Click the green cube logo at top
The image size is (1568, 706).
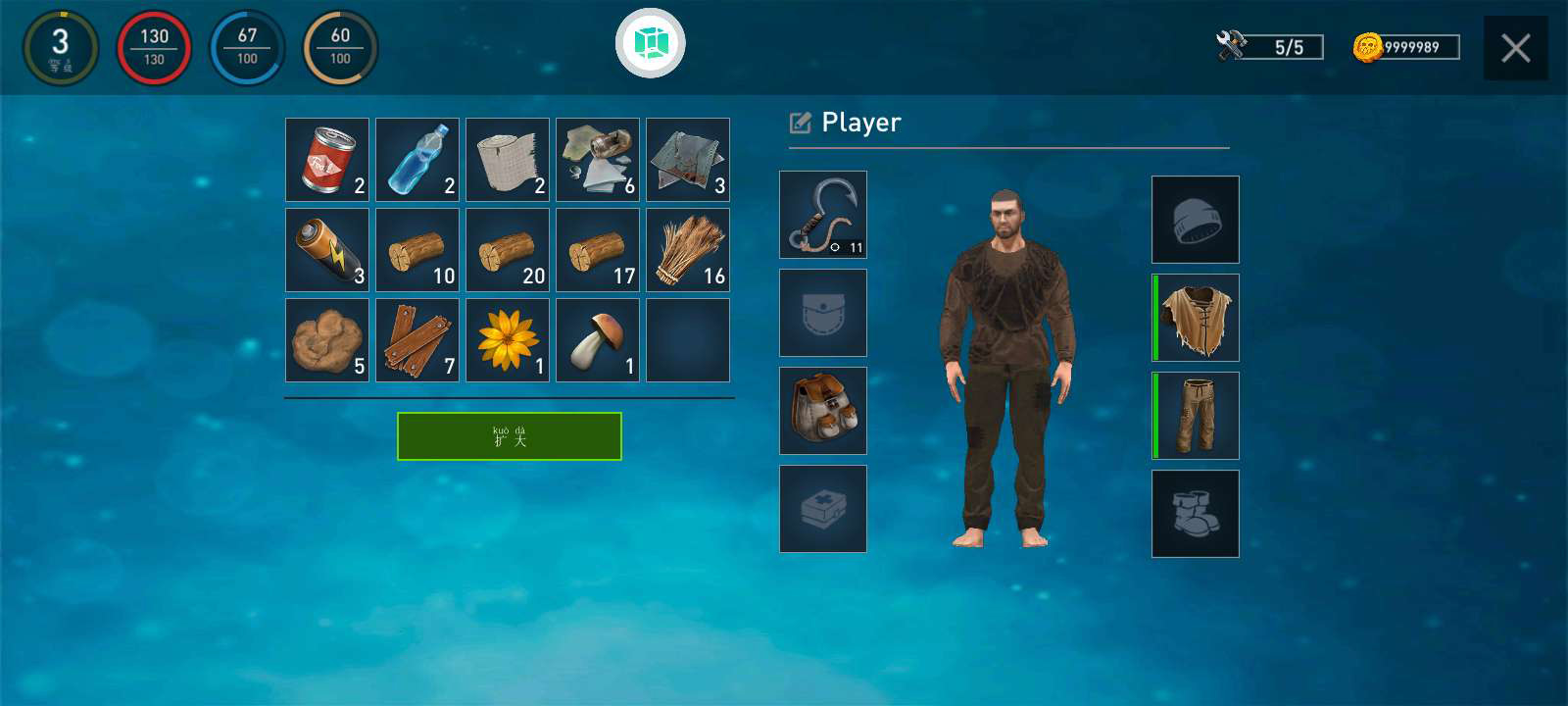[652, 44]
